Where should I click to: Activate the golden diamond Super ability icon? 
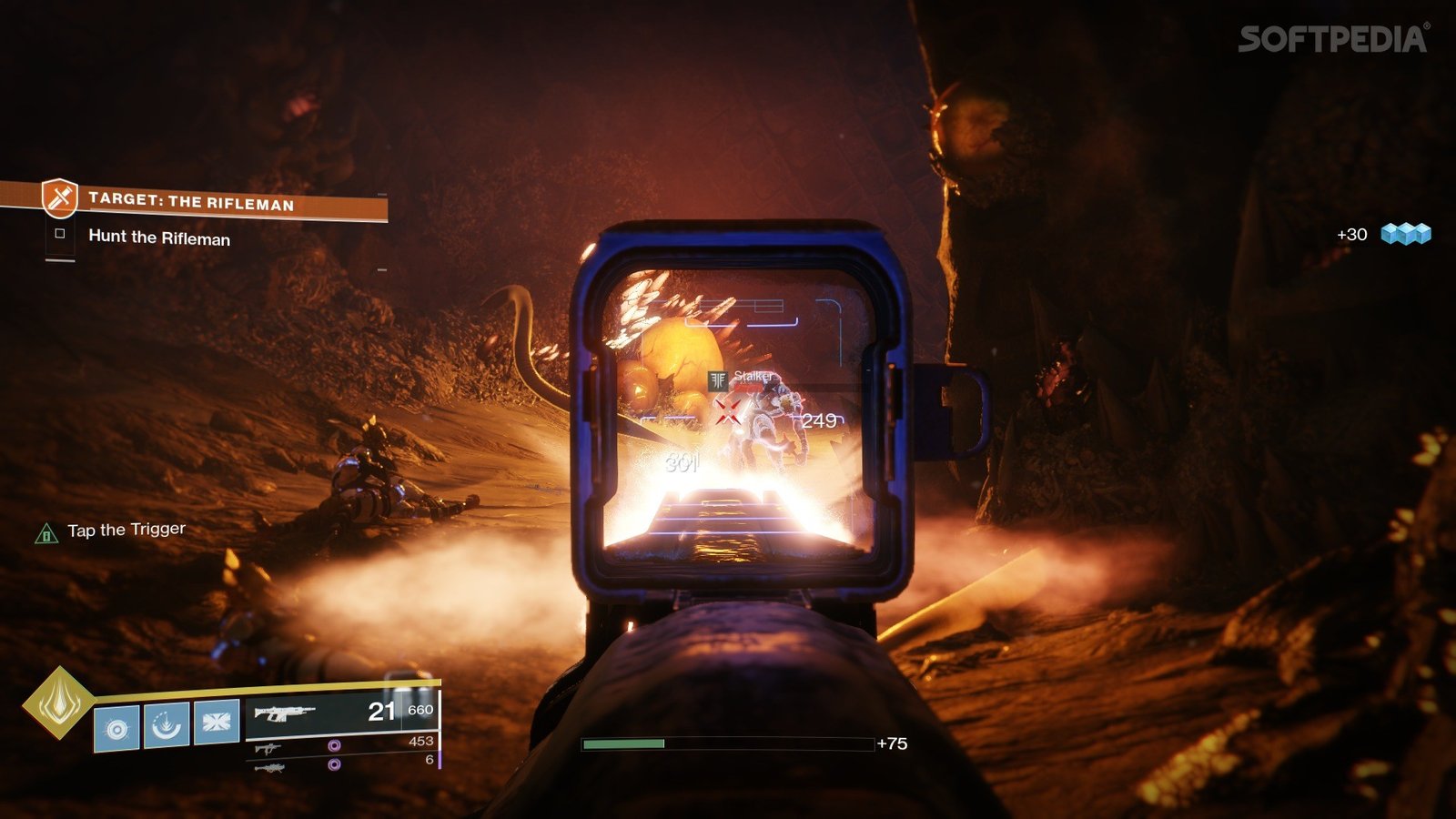(58, 703)
